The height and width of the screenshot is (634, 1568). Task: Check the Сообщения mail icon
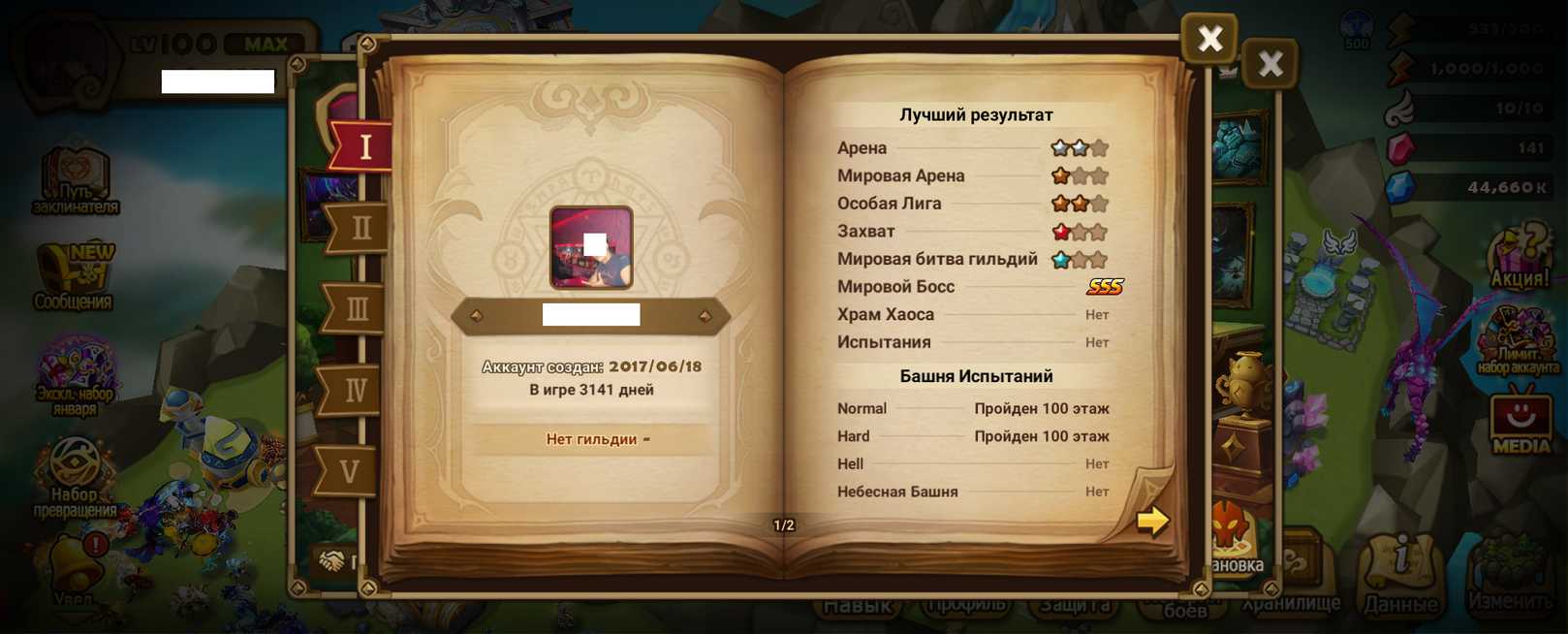[x=74, y=276]
